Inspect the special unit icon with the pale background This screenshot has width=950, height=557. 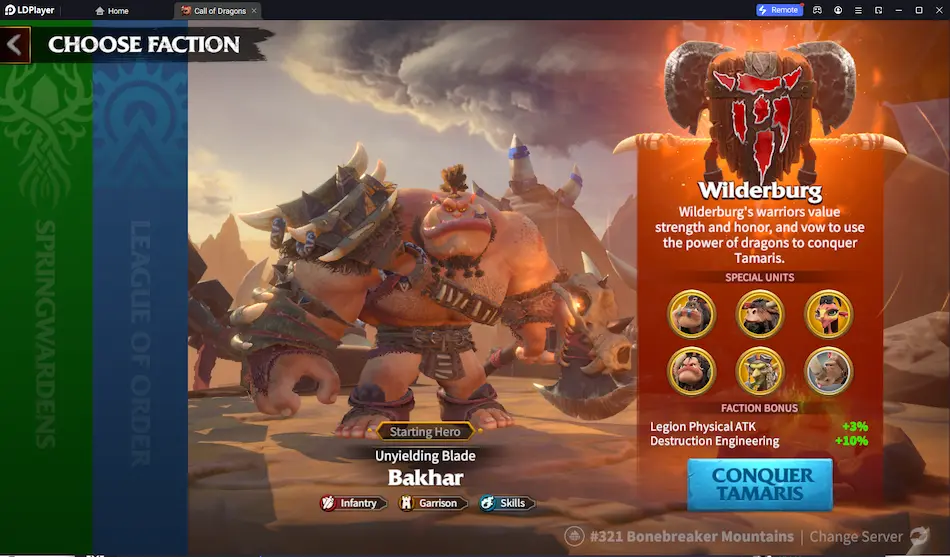click(x=829, y=372)
